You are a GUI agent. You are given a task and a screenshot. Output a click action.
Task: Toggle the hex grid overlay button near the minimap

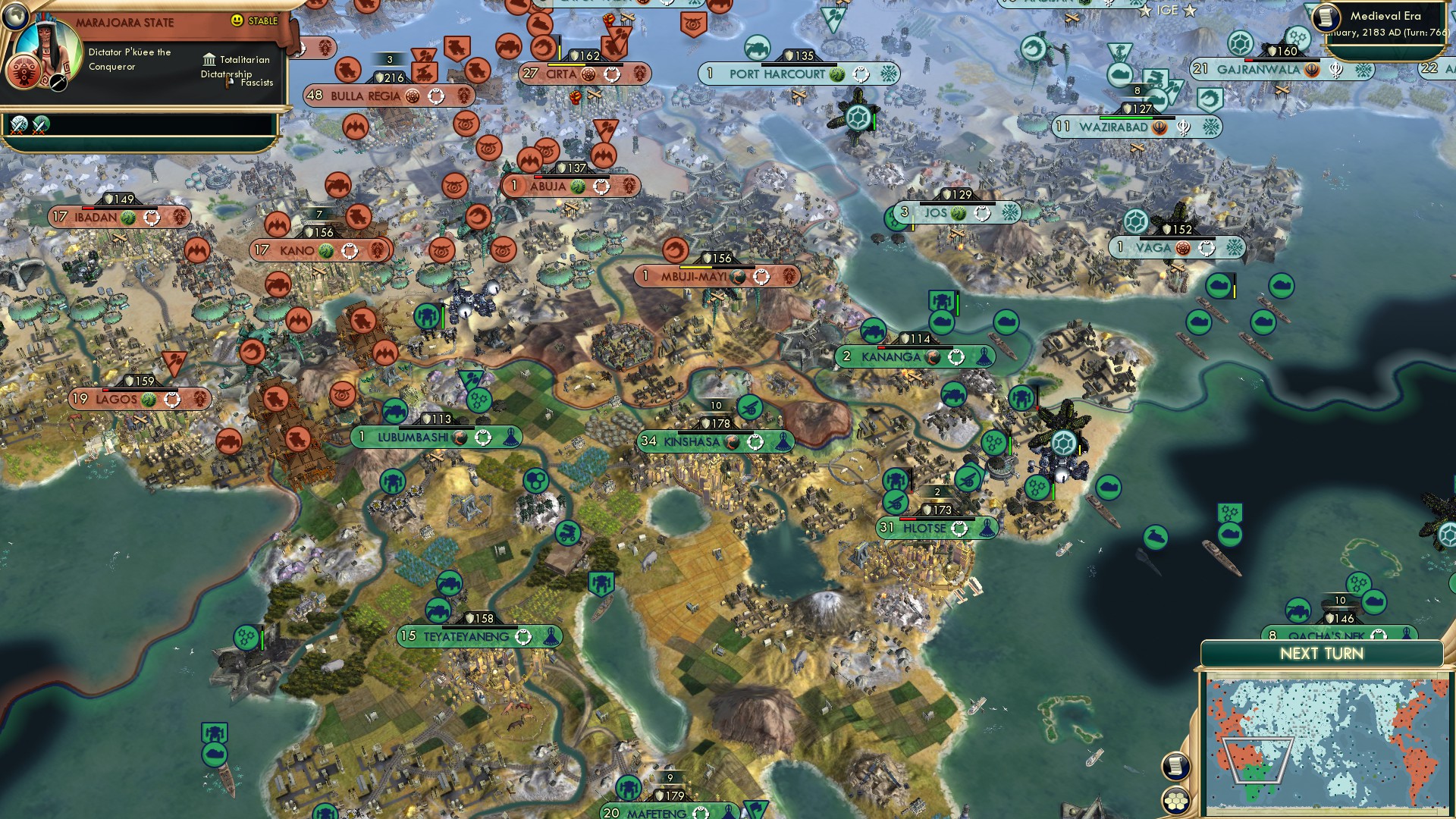pos(1176,801)
